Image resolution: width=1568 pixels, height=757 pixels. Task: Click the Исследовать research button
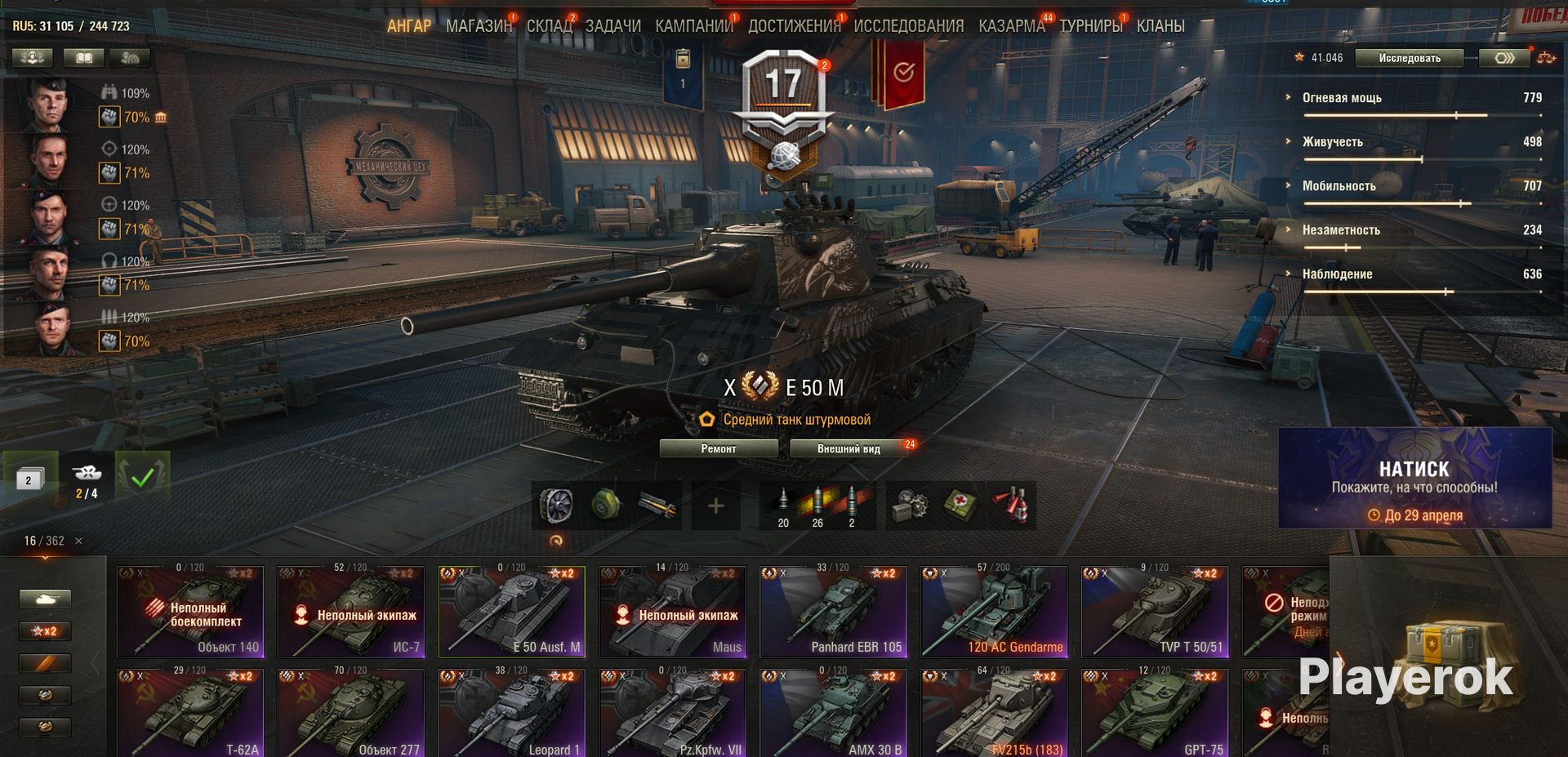(x=1409, y=58)
